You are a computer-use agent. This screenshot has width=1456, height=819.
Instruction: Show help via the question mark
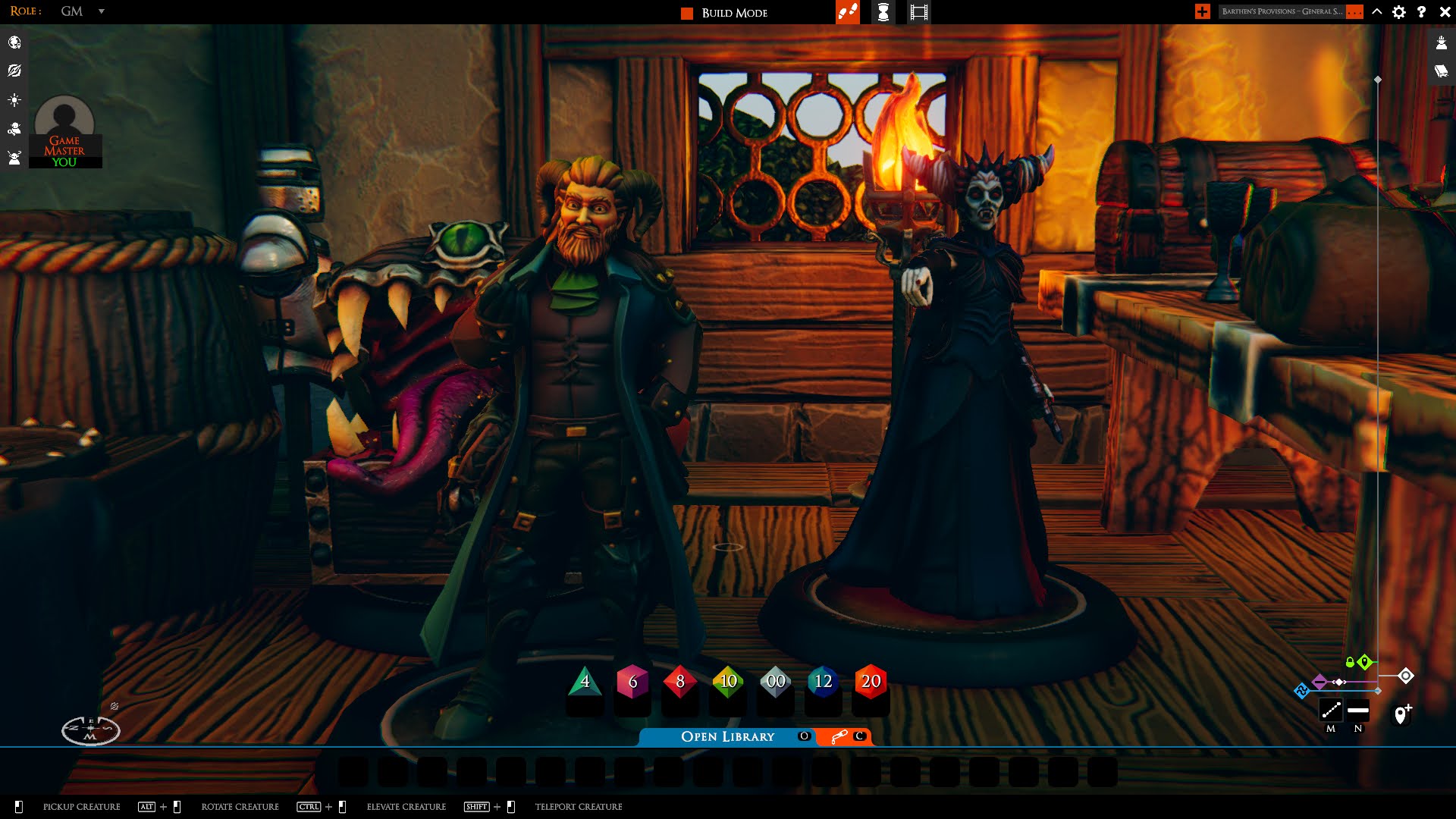point(1422,11)
